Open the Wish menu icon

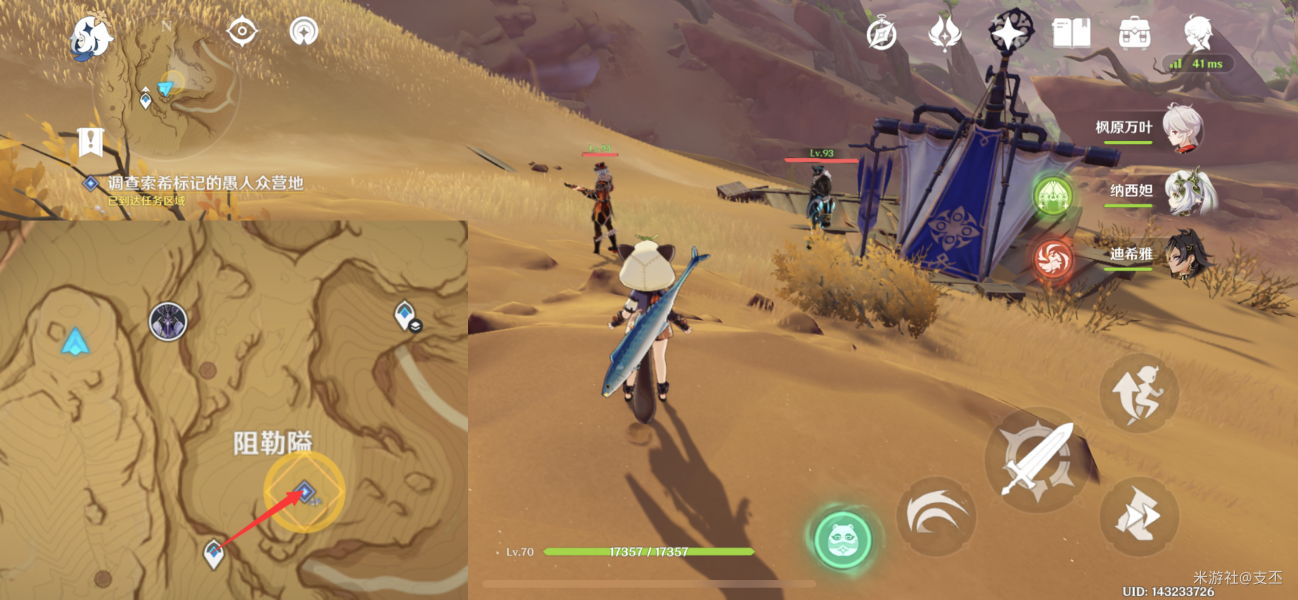pos(944,33)
